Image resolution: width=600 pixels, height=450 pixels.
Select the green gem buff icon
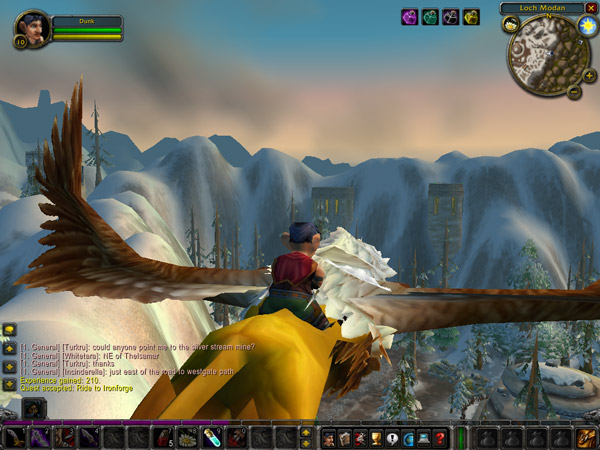tap(430, 17)
